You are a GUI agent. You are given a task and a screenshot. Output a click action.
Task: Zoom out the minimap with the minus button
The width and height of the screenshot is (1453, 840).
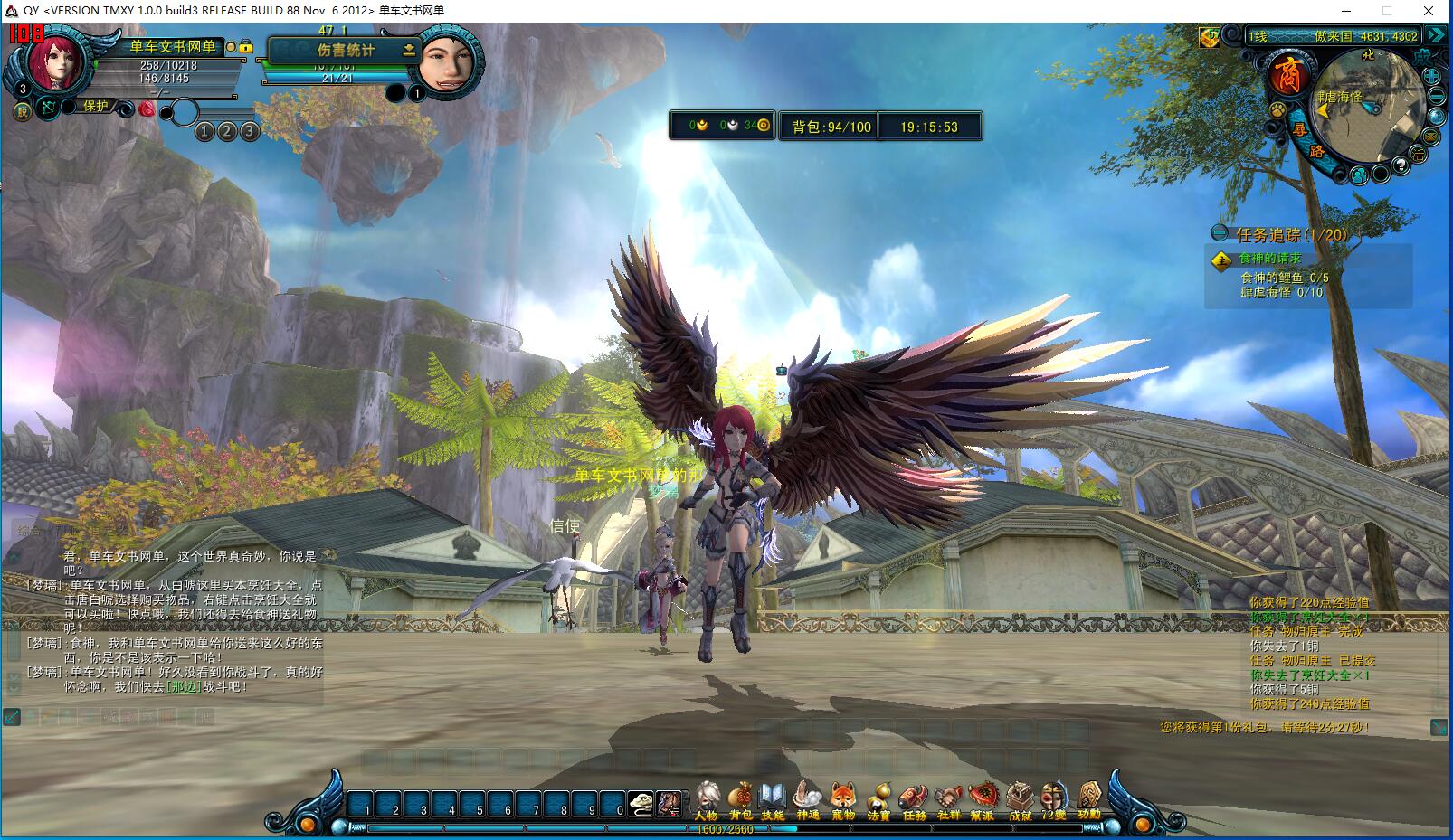pos(1437,98)
